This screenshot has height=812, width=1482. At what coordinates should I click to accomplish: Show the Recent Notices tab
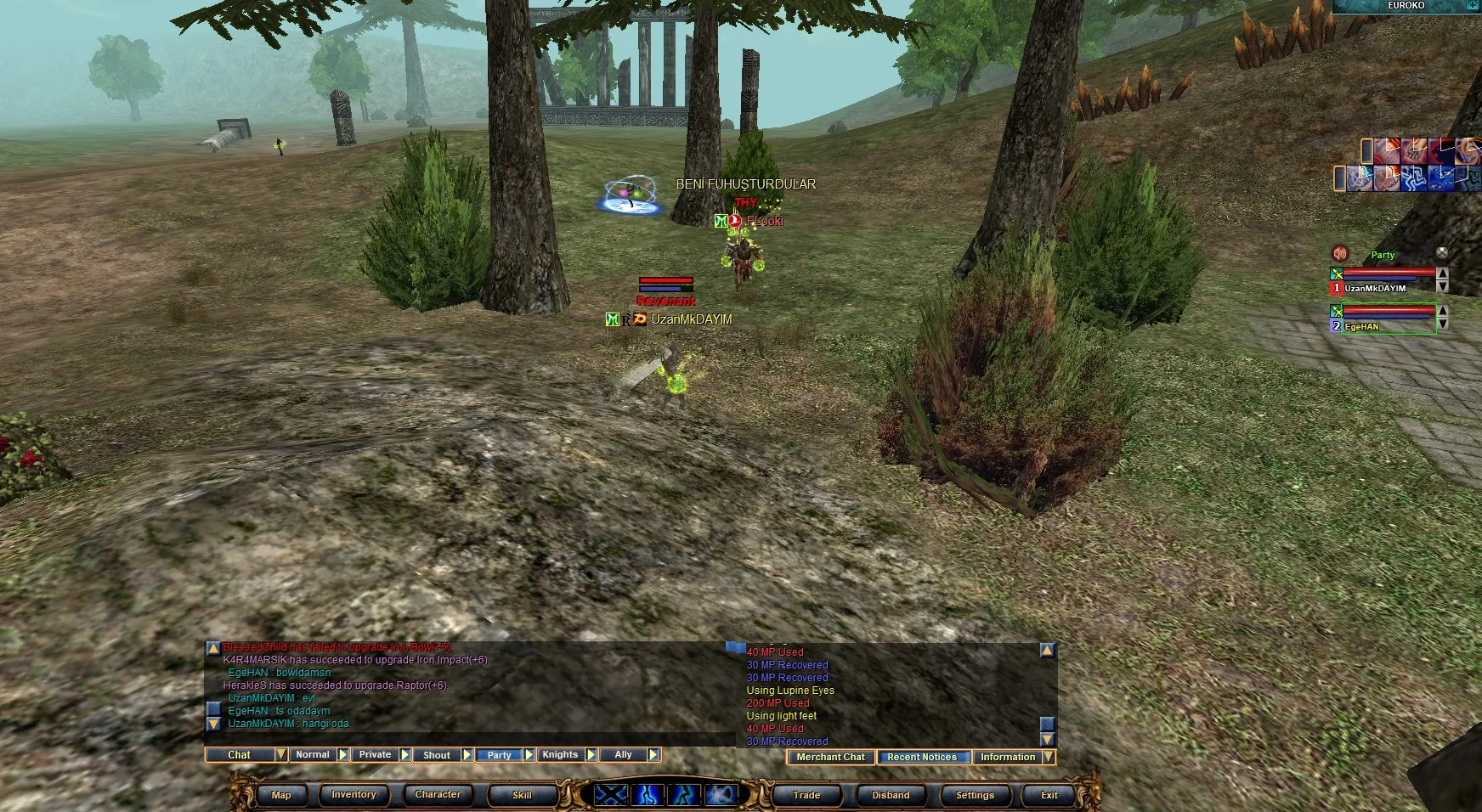pyautogui.click(x=922, y=757)
